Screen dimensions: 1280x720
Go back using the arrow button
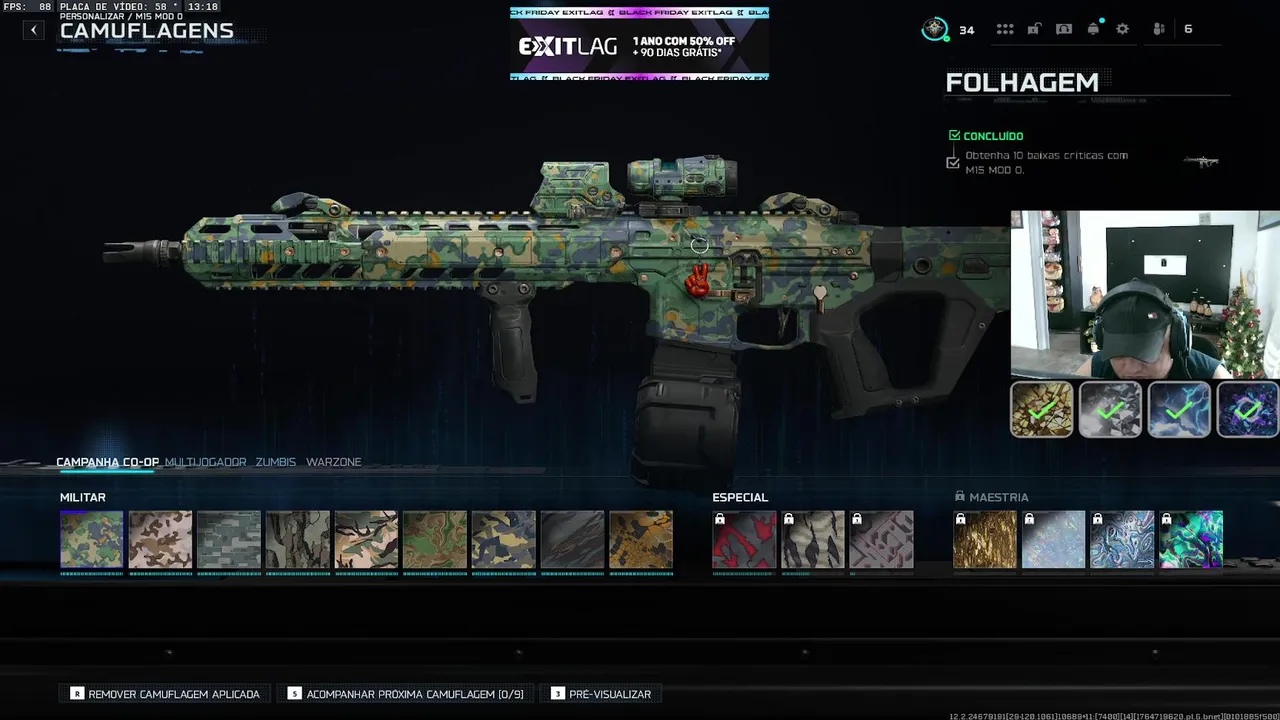33,30
